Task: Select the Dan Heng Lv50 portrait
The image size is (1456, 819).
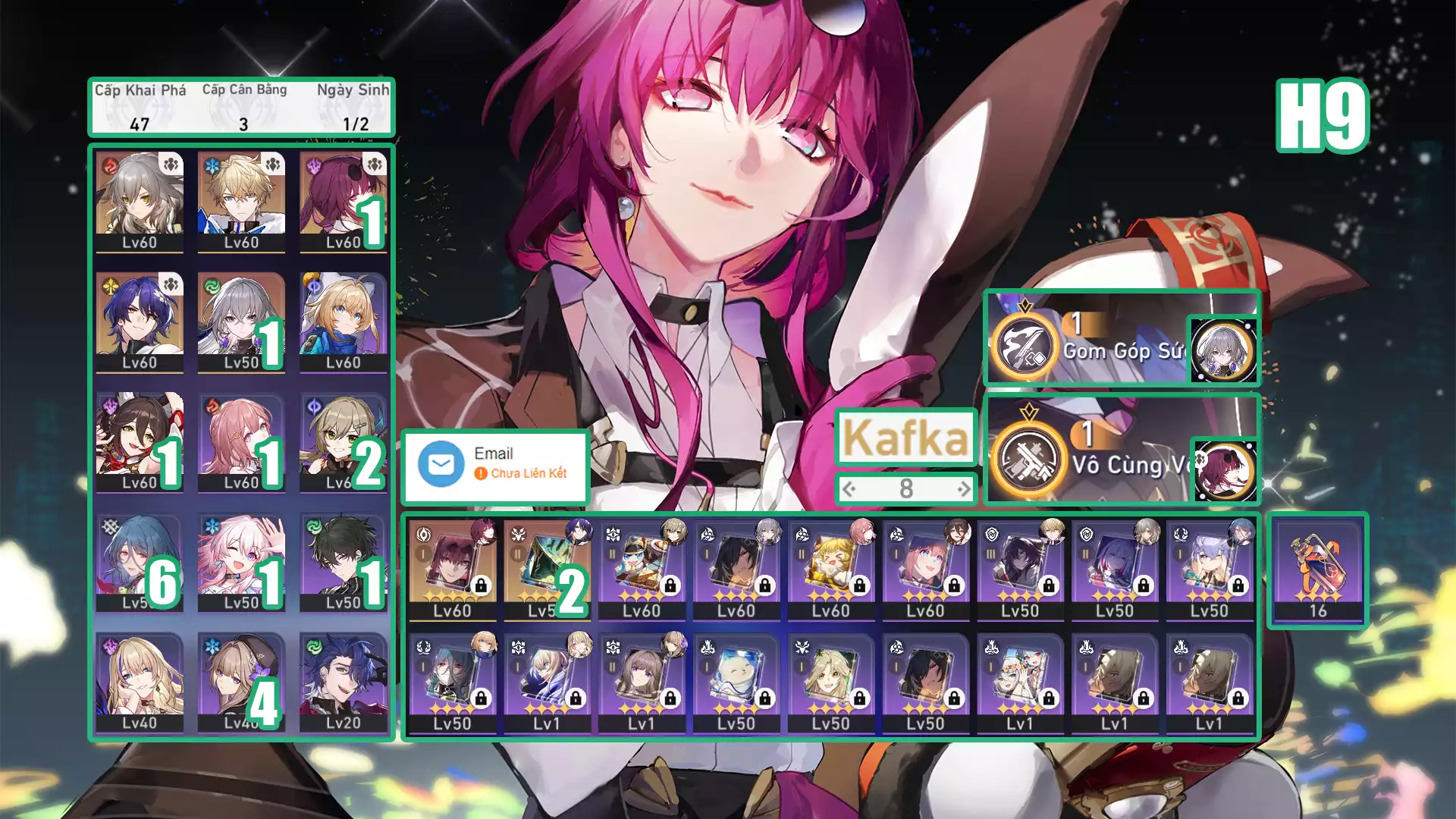Action: [343, 562]
